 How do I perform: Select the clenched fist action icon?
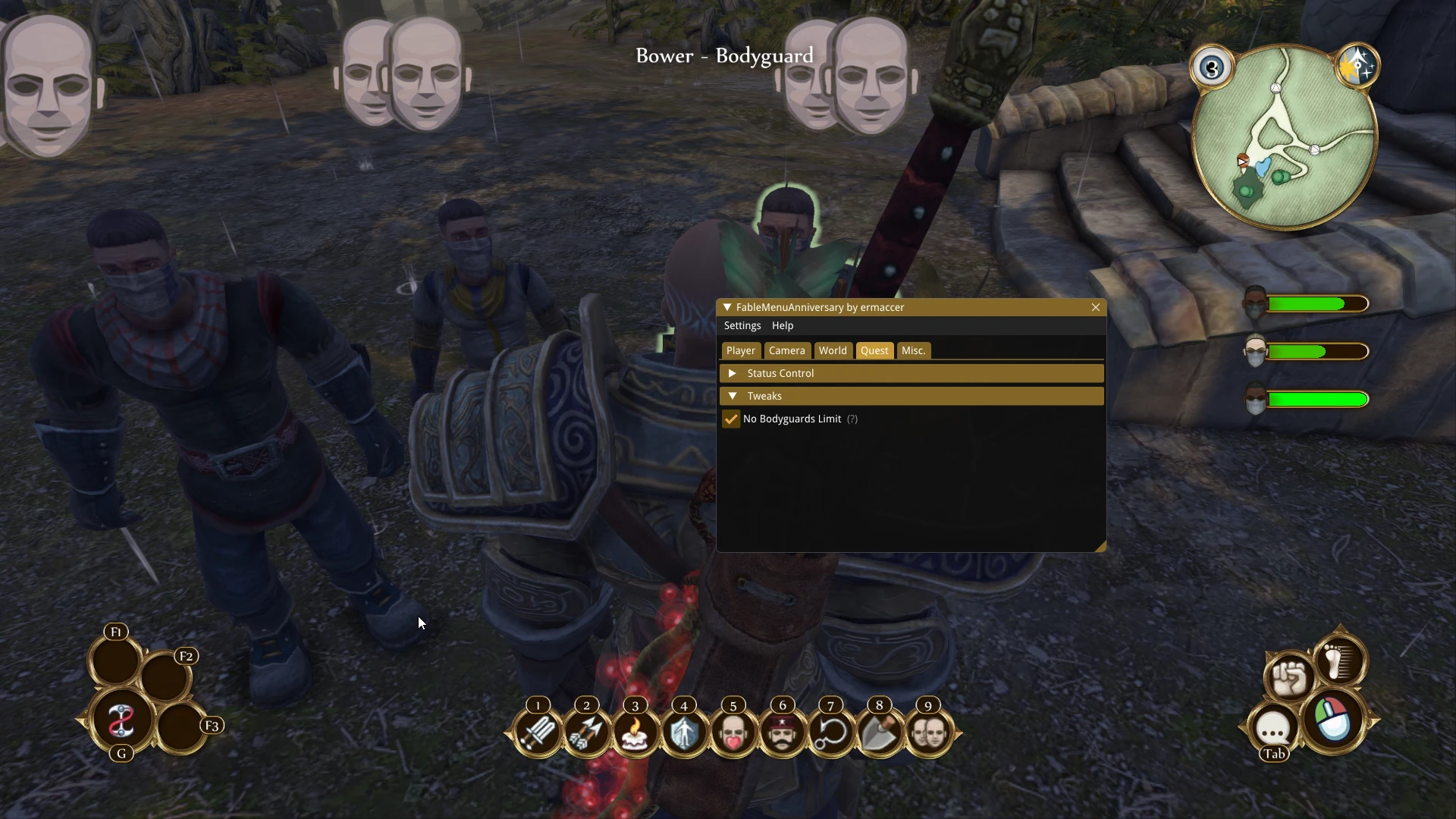(1288, 676)
